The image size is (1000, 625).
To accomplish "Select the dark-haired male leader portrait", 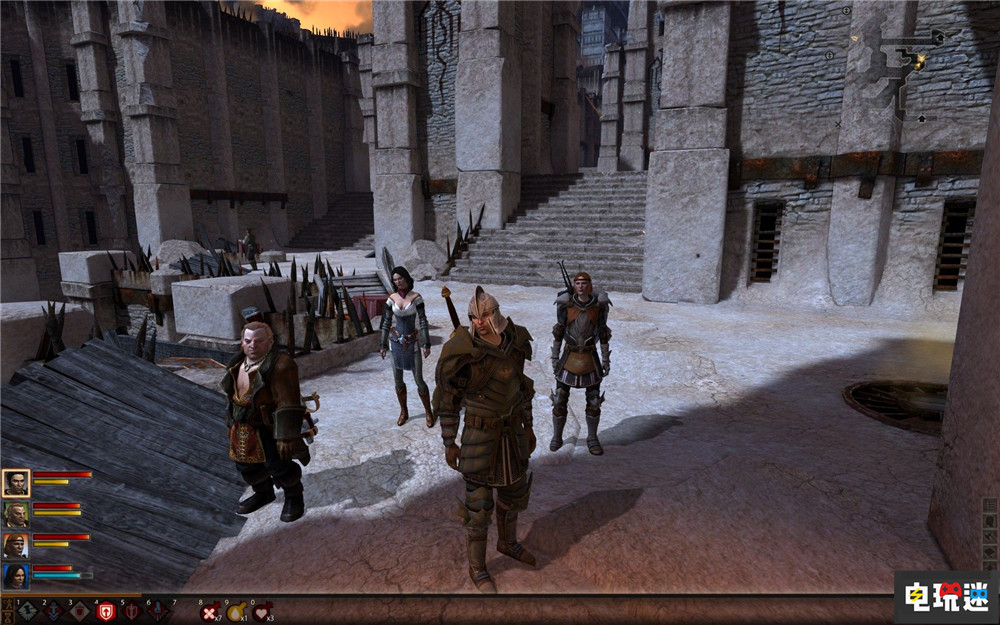I will click(x=15, y=483).
